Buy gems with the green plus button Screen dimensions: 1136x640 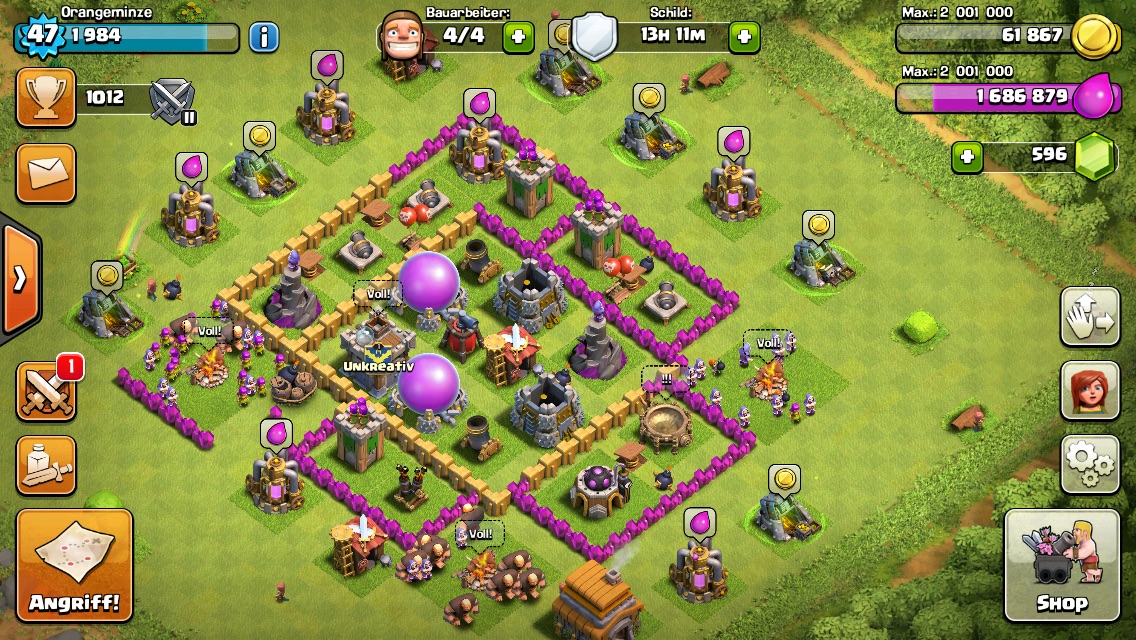click(966, 157)
